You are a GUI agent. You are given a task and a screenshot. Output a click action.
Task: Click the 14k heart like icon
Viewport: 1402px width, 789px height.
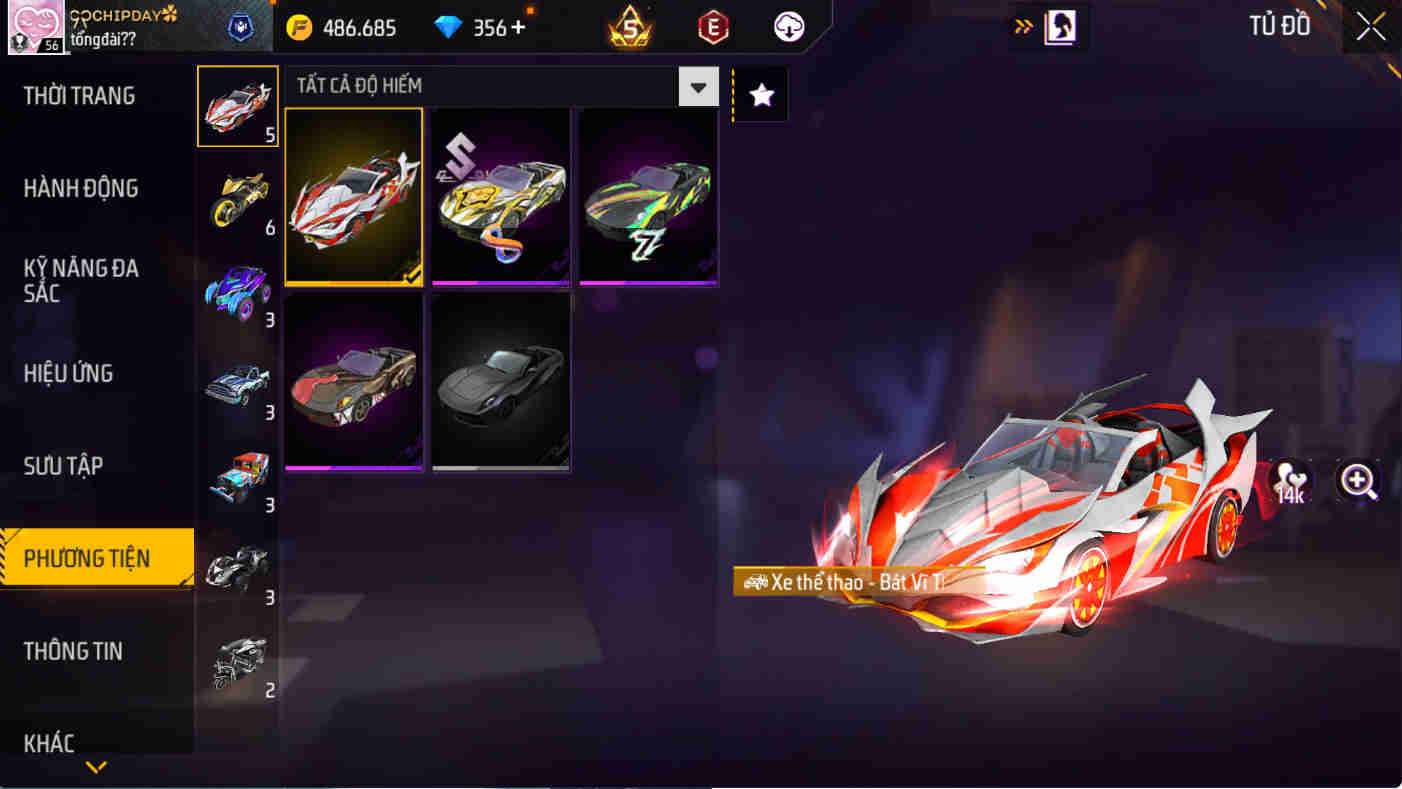tap(1290, 481)
